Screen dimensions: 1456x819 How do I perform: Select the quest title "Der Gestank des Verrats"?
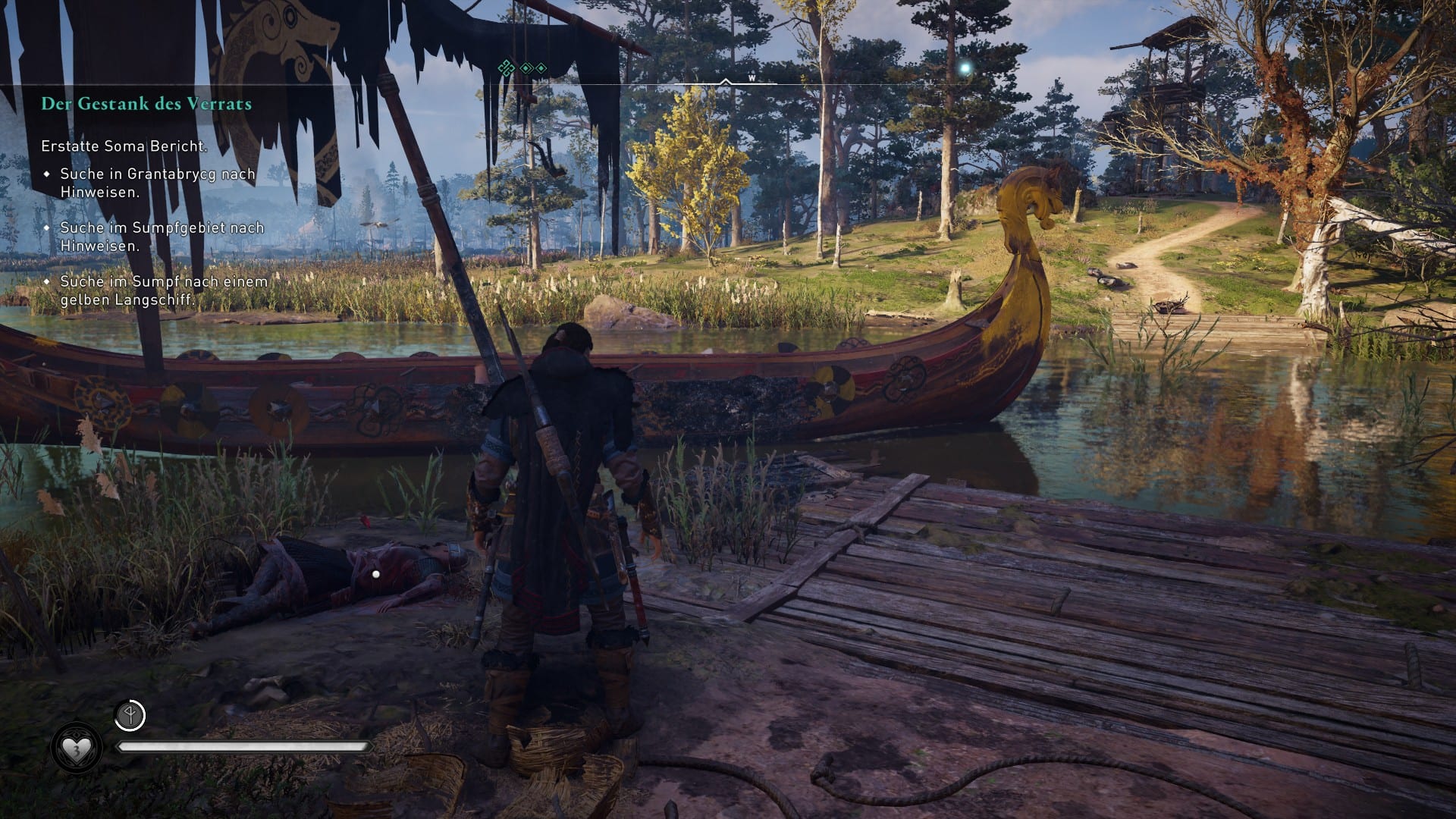point(146,104)
